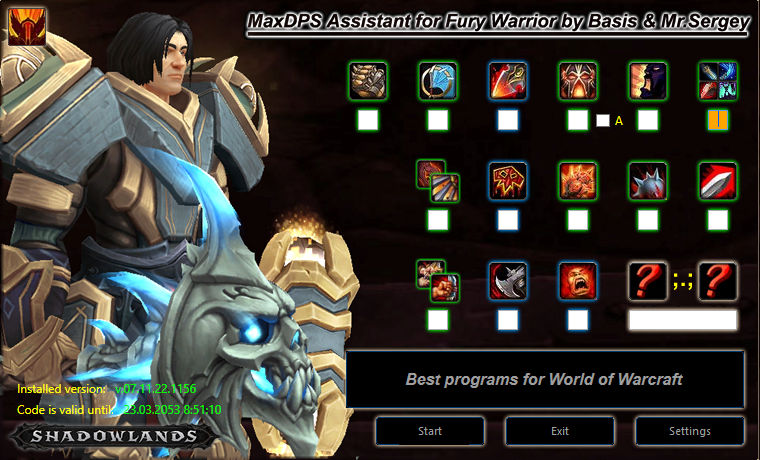Activate the fiery beast ability icon
The image size is (760, 460).
(577, 181)
